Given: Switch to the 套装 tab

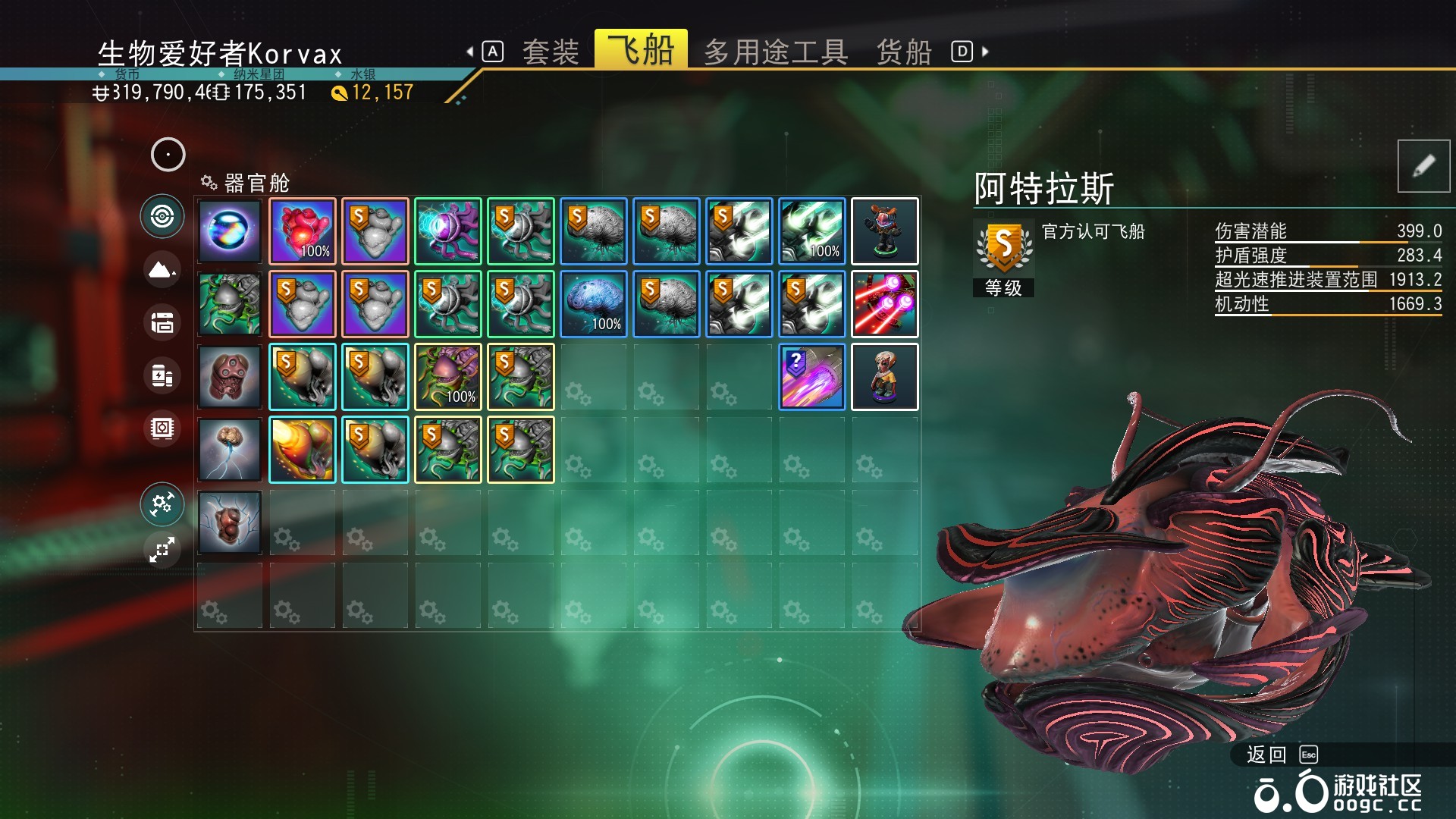Looking at the screenshot, I should pyautogui.click(x=553, y=50).
